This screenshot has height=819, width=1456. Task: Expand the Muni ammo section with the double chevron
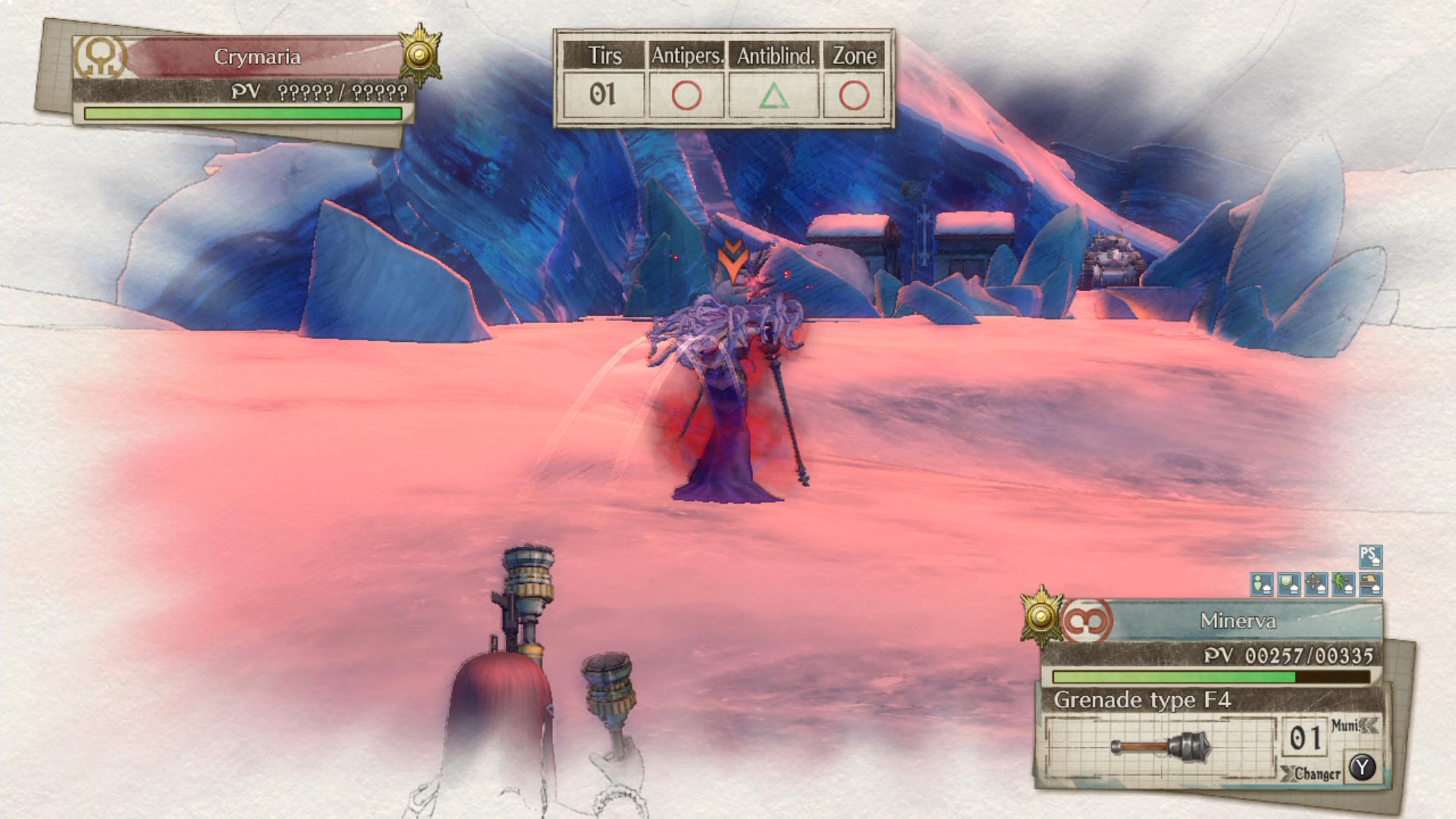[1370, 724]
